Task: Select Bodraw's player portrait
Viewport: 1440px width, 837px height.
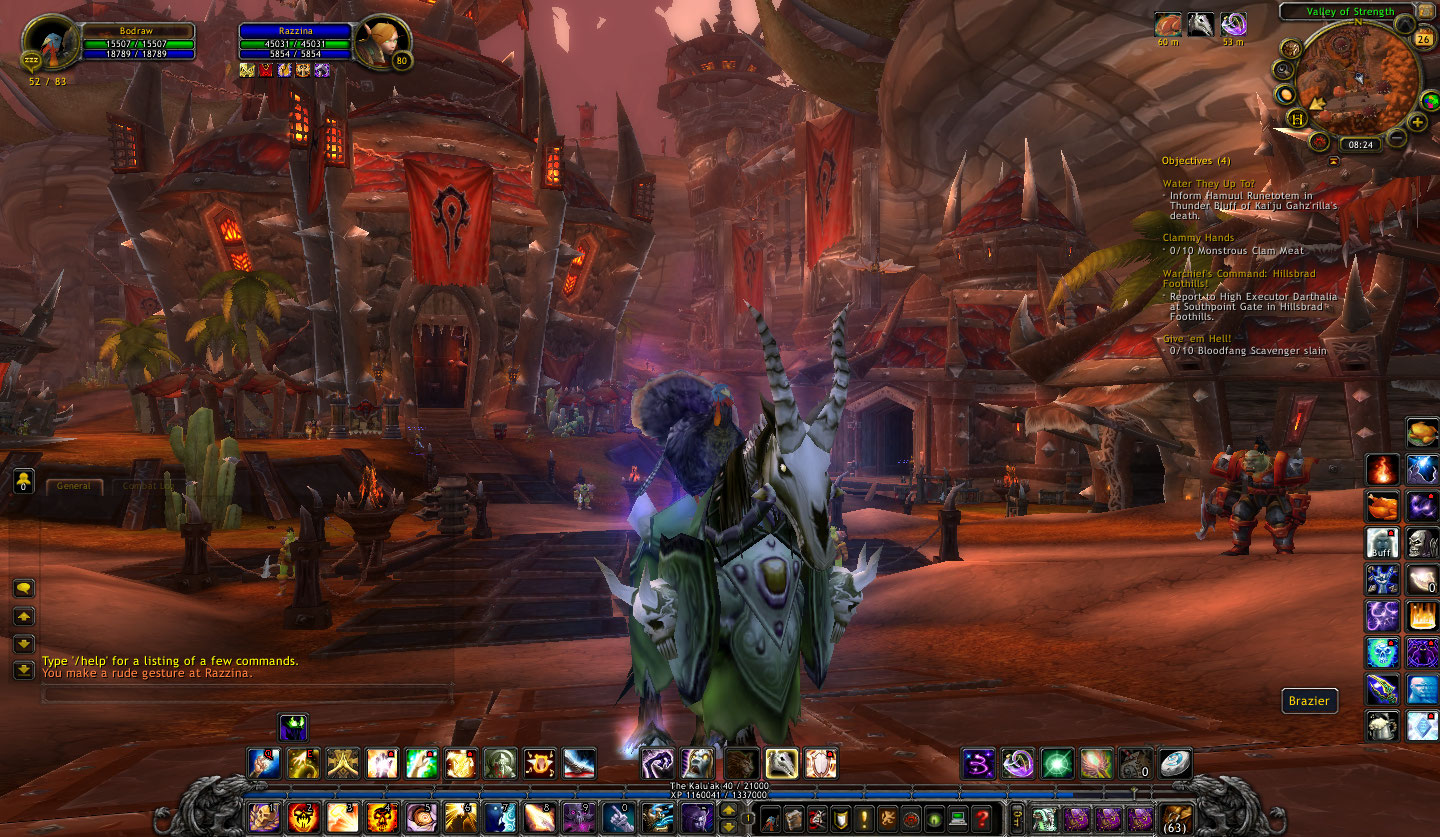Action: [x=48, y=42]
